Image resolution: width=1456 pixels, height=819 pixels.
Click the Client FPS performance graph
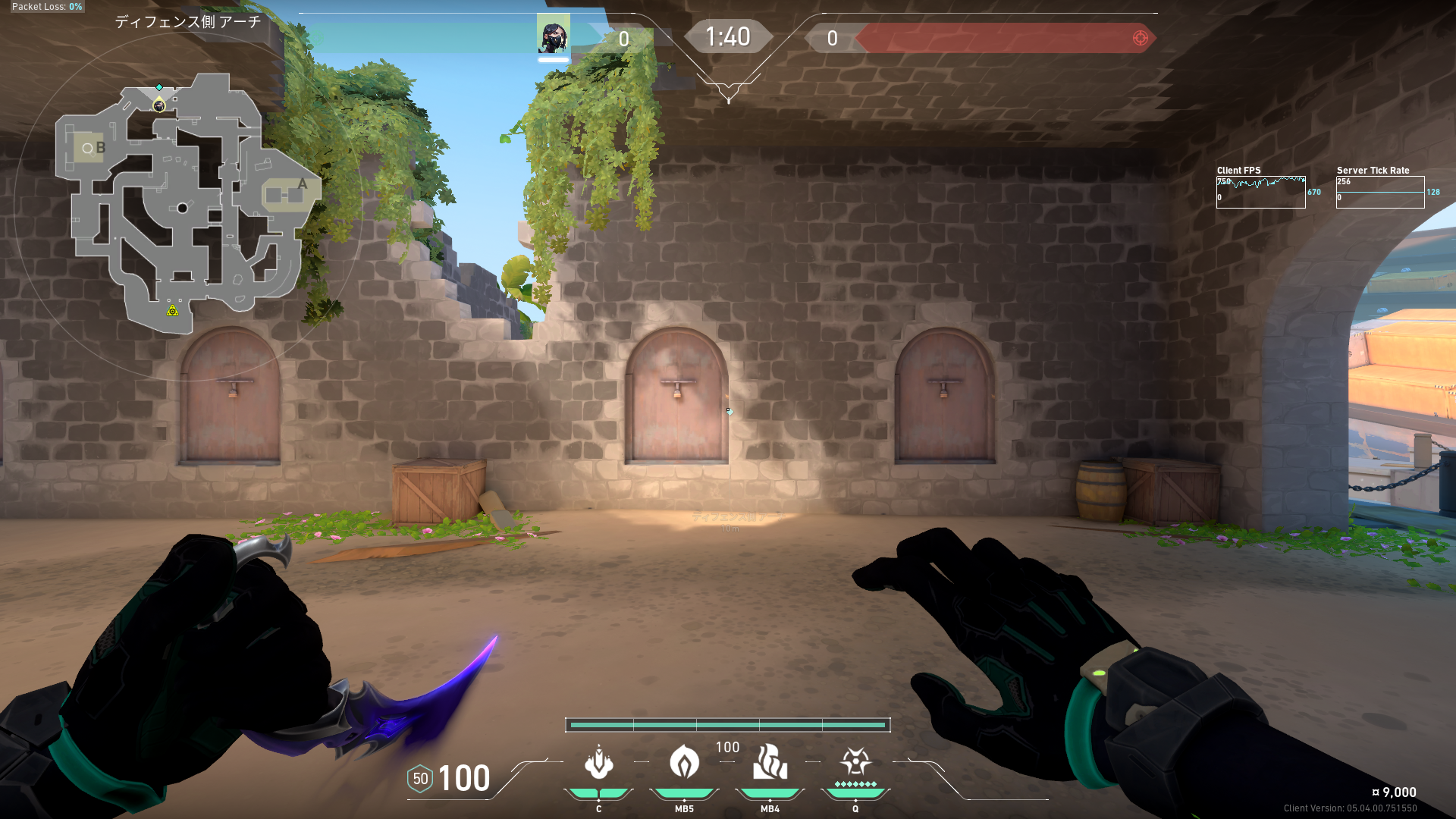tap(1260, 193)
